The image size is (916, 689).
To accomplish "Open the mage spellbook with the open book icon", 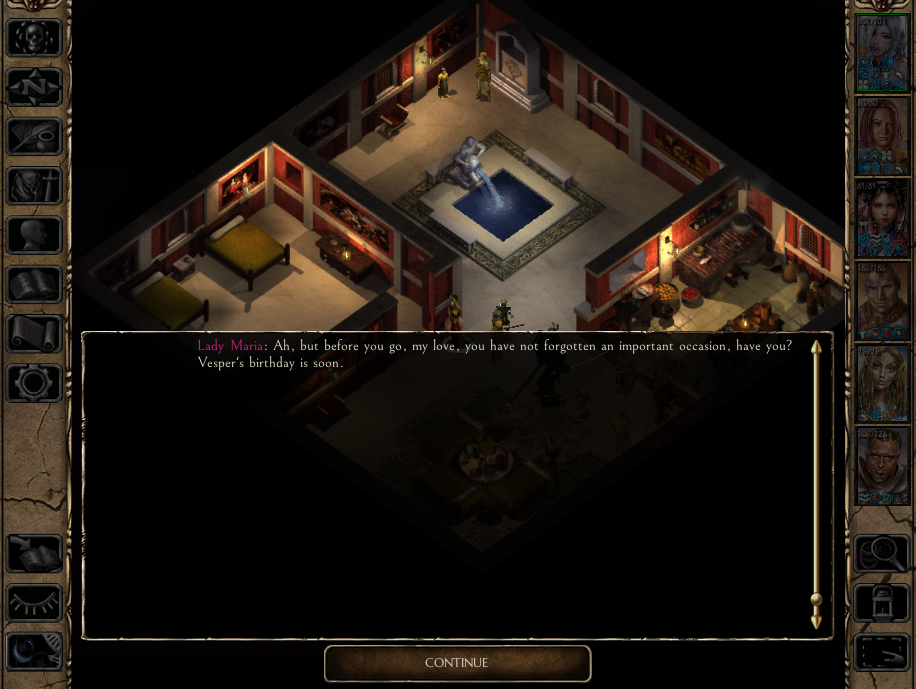I will pyautogui.click(x=35, y=284).
